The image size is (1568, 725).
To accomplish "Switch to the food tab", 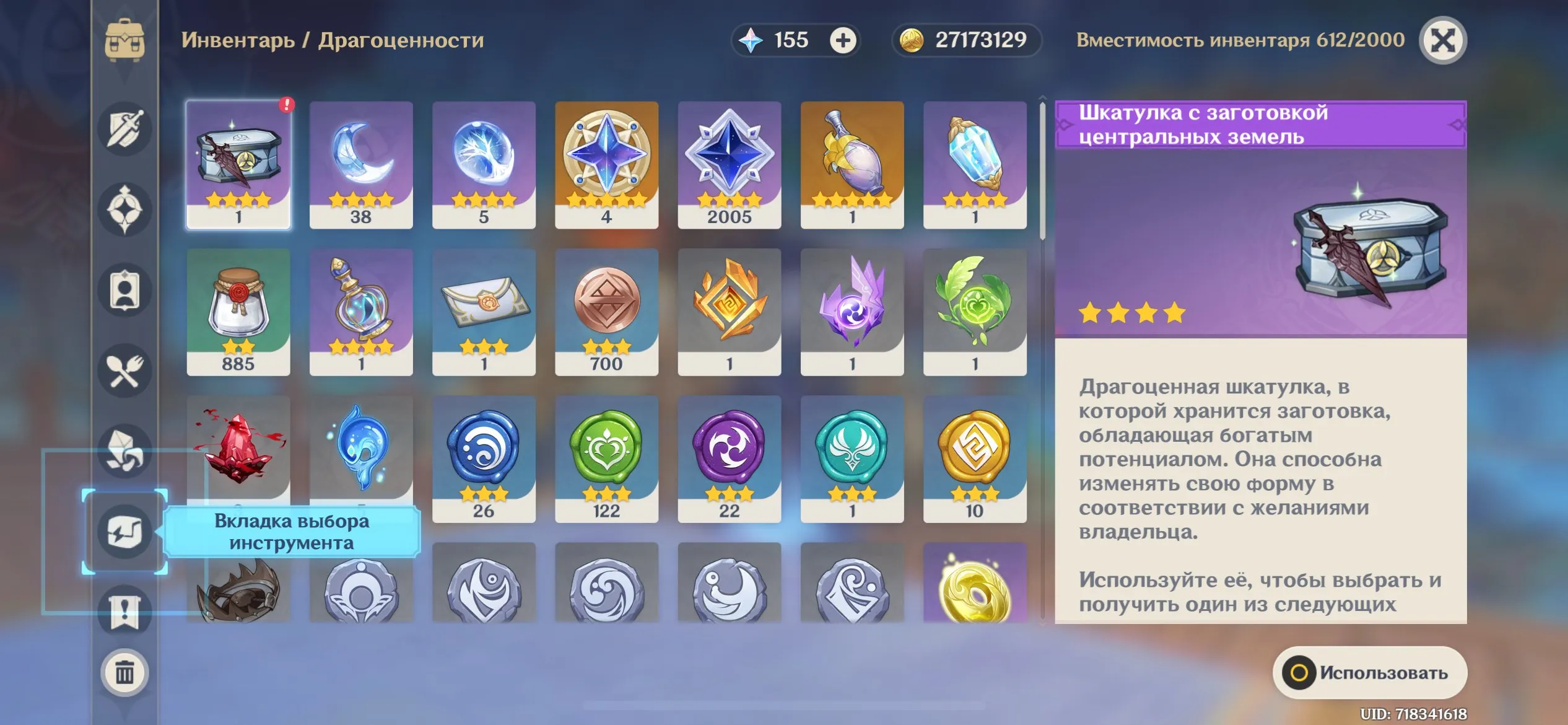I will (124, 371).
